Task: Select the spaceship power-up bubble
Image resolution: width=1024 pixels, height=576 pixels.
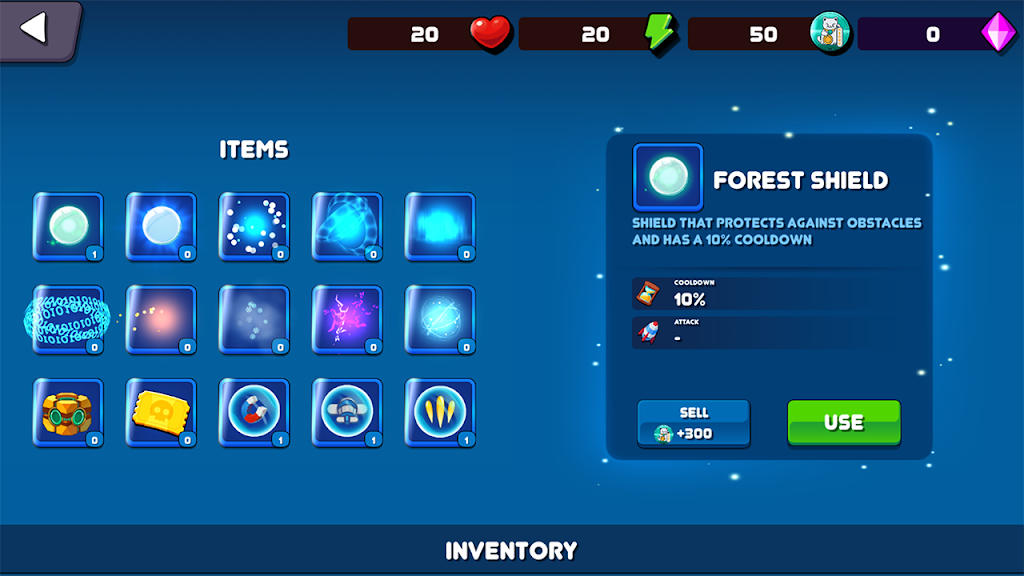Action: (x=347, y=412)
